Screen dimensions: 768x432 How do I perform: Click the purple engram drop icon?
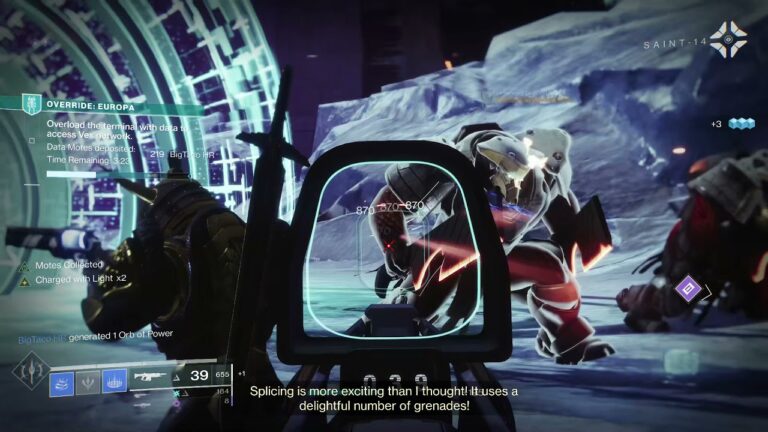click(x=687, y=289)
